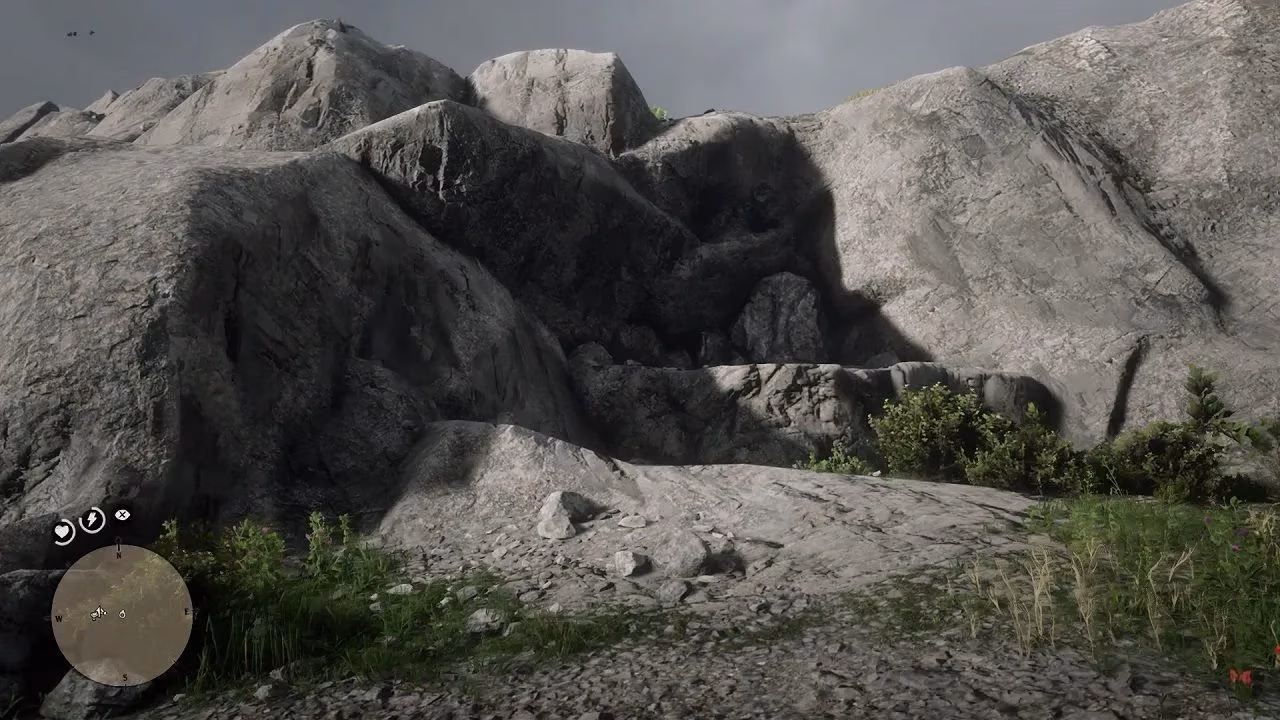Click the north arrow above the minimap compass
The height and width of the screenshot is (720, 1280).
pyautogui.click(x=119, y=540)
